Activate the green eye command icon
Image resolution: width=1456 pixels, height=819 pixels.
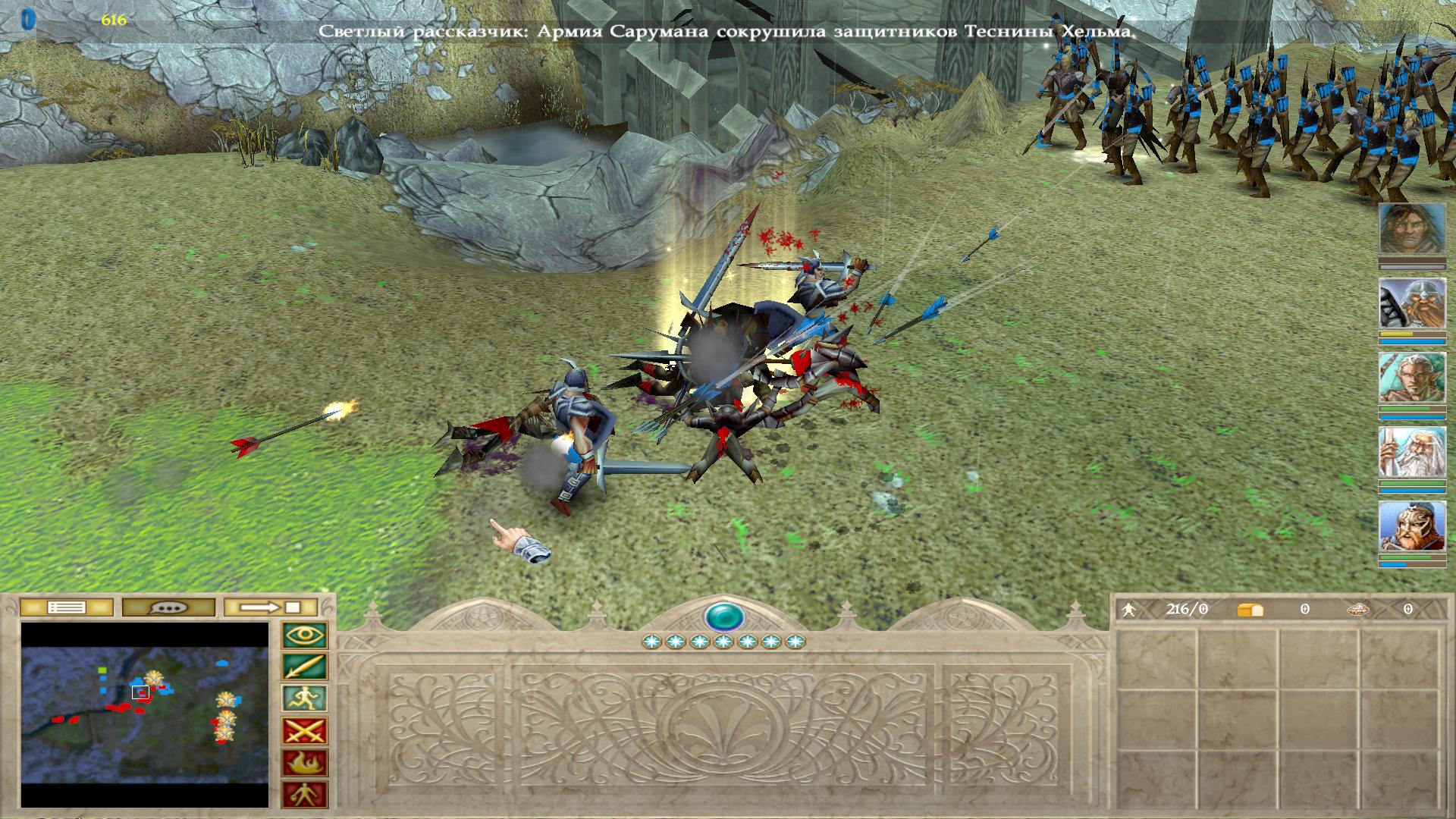click(x=305, y=635)
